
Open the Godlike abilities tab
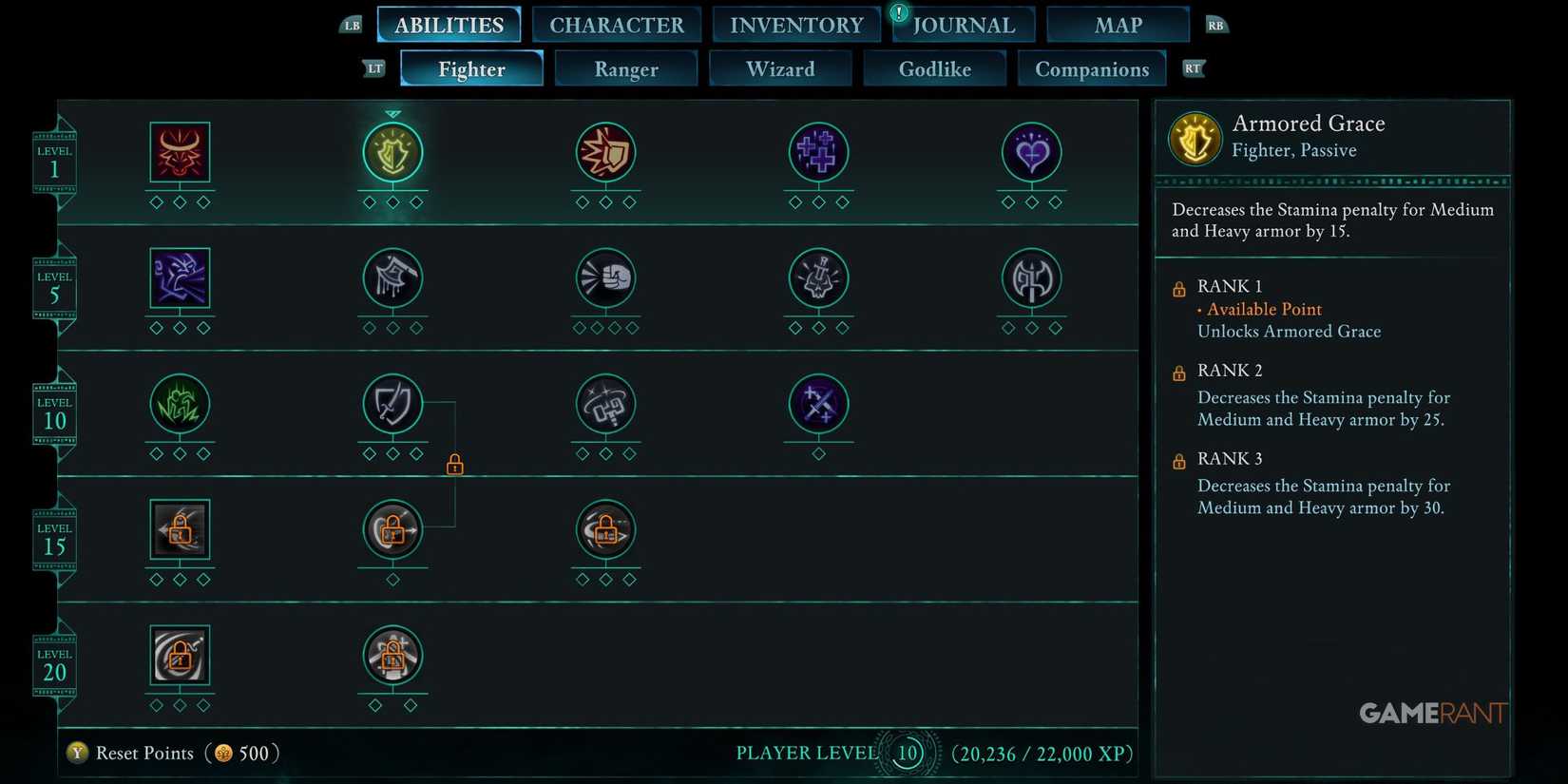coord(934,68)
